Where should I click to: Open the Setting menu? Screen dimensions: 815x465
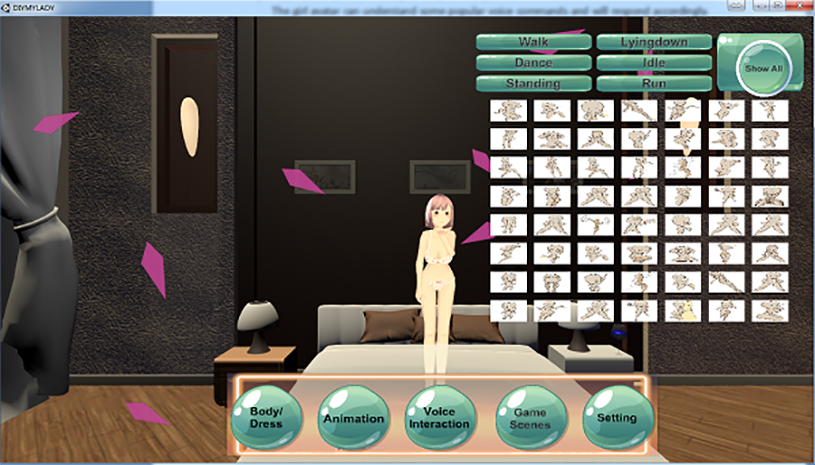[x=616, y=418]
